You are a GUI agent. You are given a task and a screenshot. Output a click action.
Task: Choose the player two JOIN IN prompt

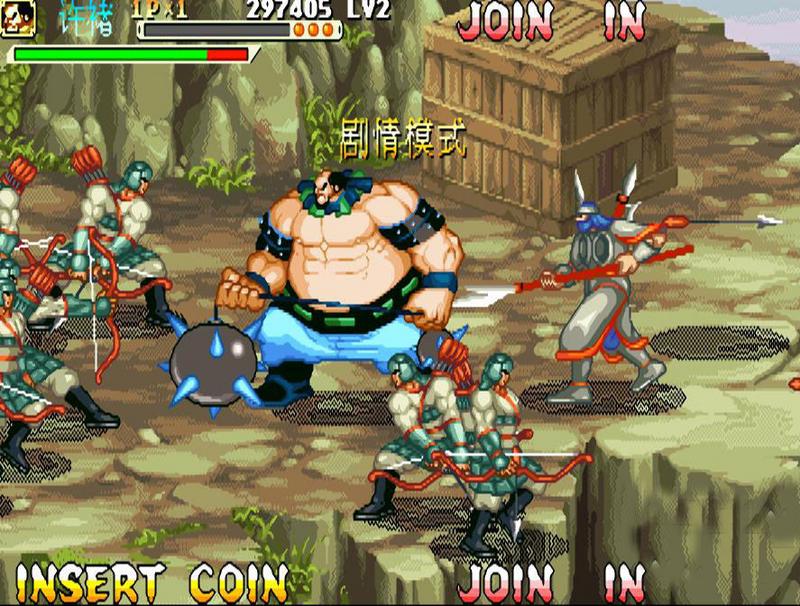(x=551, y=22)
